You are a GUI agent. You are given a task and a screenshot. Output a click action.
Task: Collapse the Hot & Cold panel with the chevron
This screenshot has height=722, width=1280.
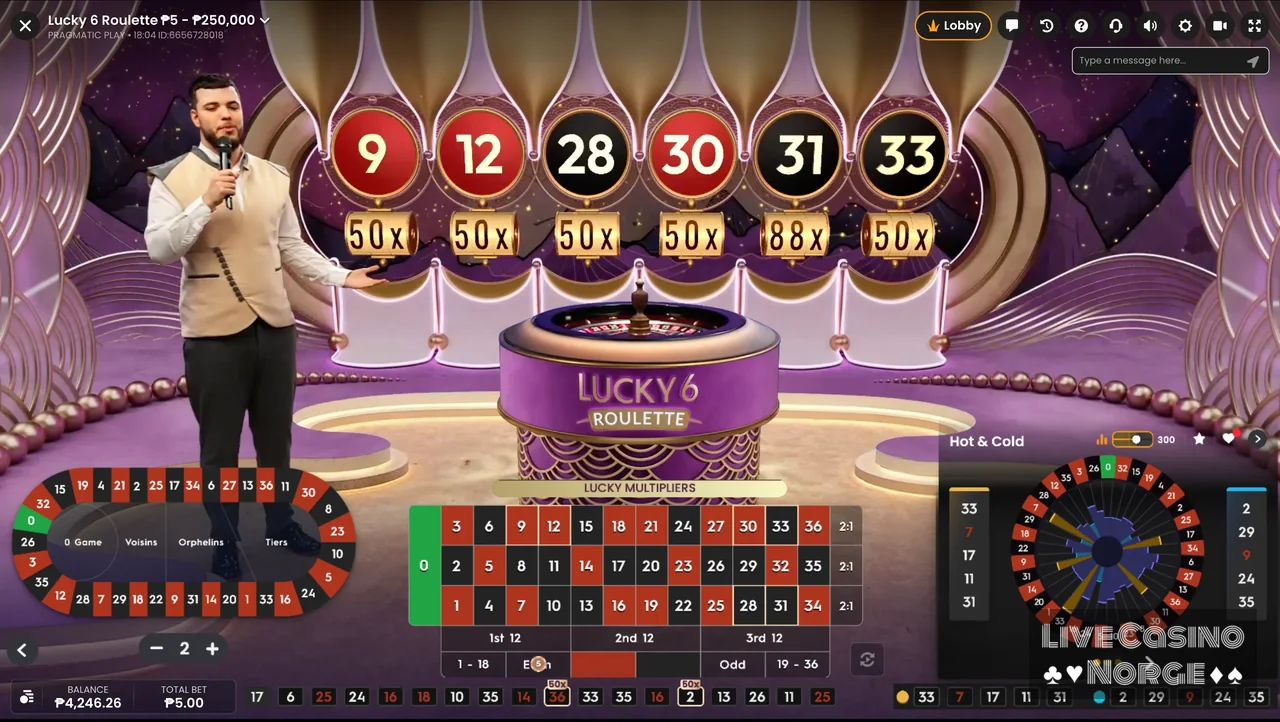1257,438
